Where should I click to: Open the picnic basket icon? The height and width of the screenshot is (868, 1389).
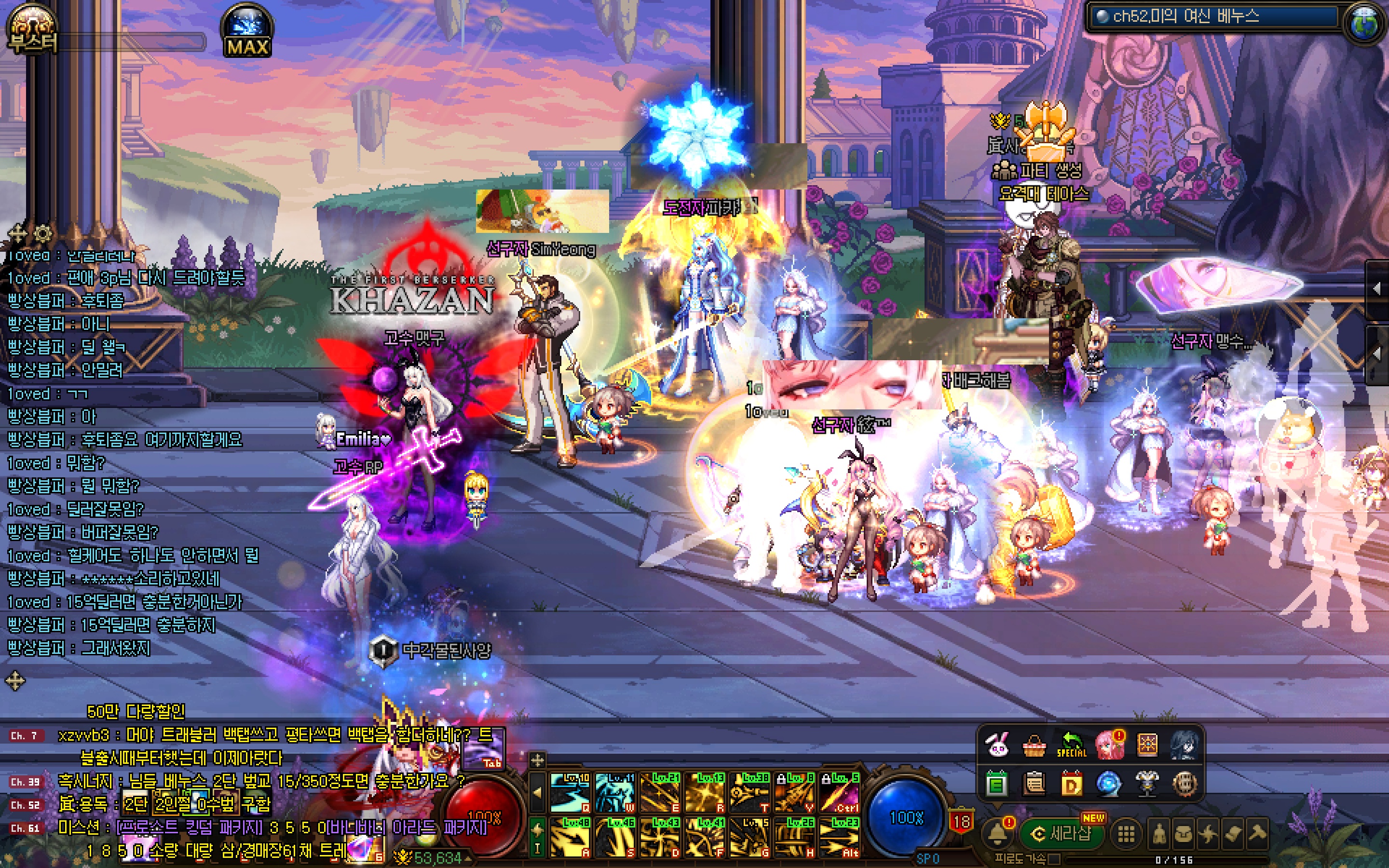(x=1035, y=745)
